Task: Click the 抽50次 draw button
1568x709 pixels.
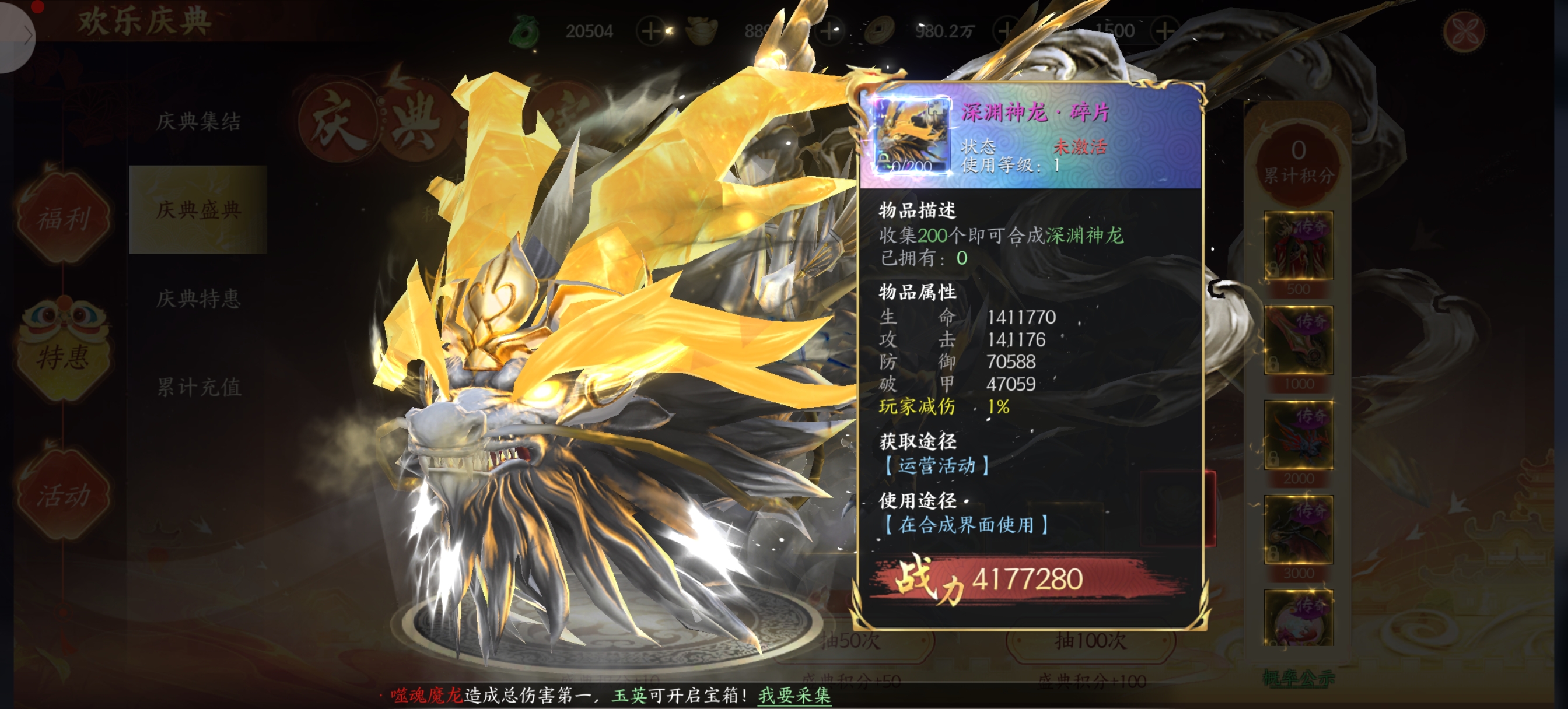Action: (x=850, y=640)
